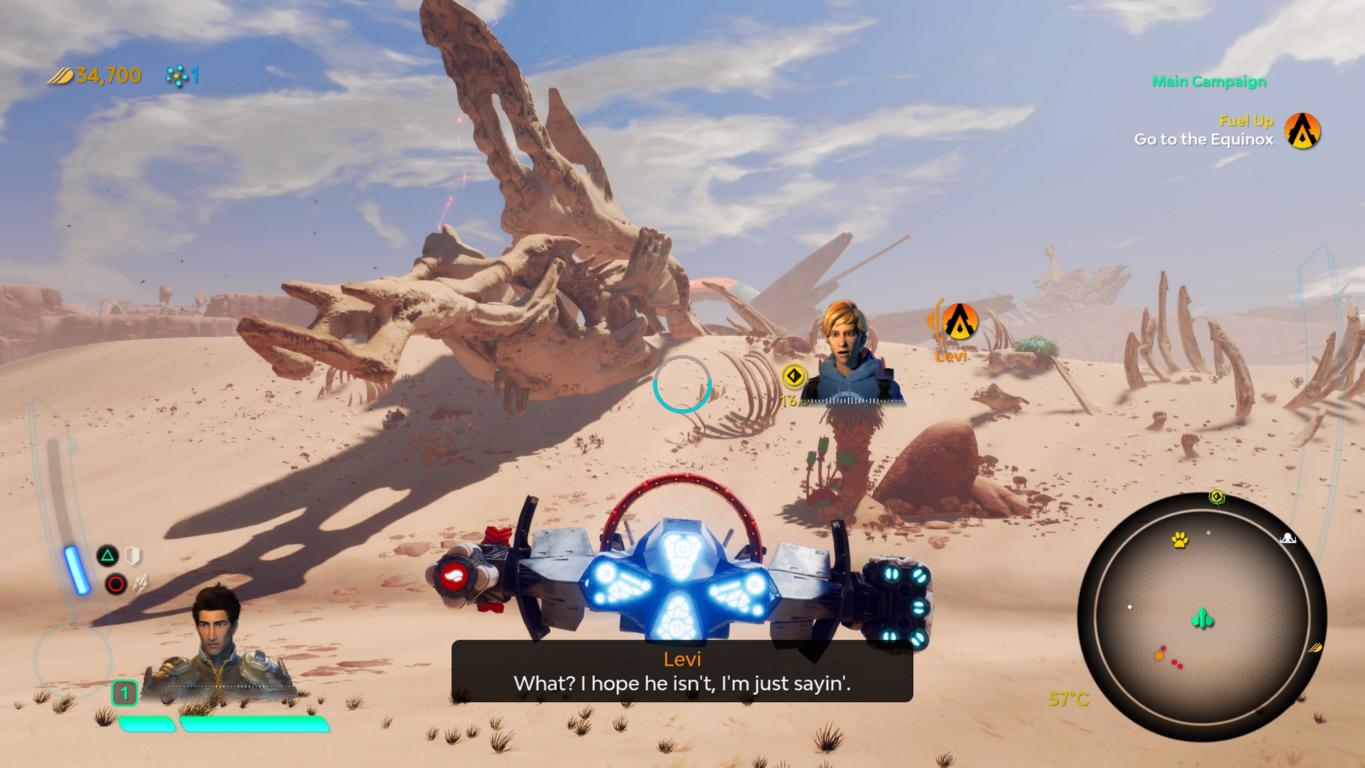This screenshot has width=1365, height=768.
Task: Activate the shield ability icon
Action: click(x=132, y=556)
